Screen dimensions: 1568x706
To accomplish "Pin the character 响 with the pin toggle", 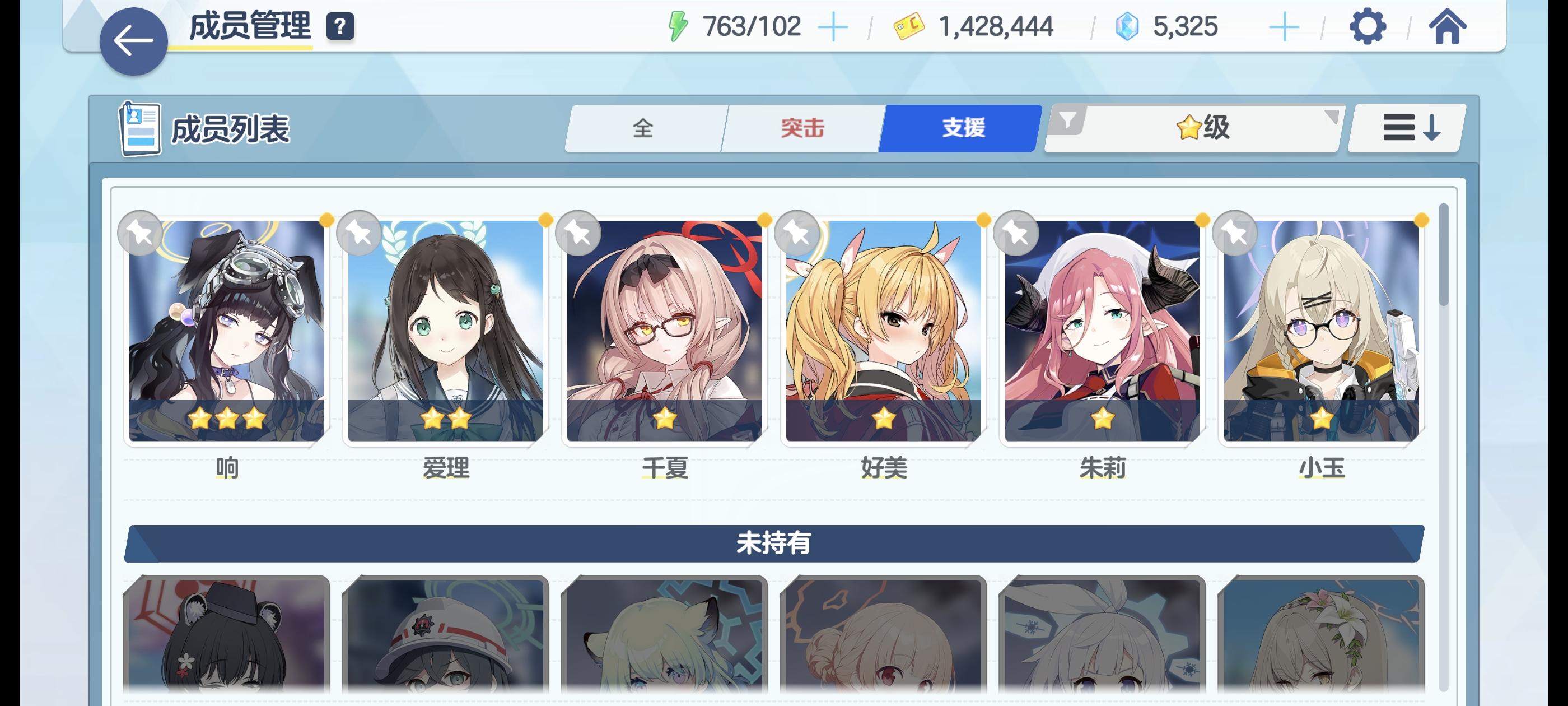I will [x=141, y=233].
